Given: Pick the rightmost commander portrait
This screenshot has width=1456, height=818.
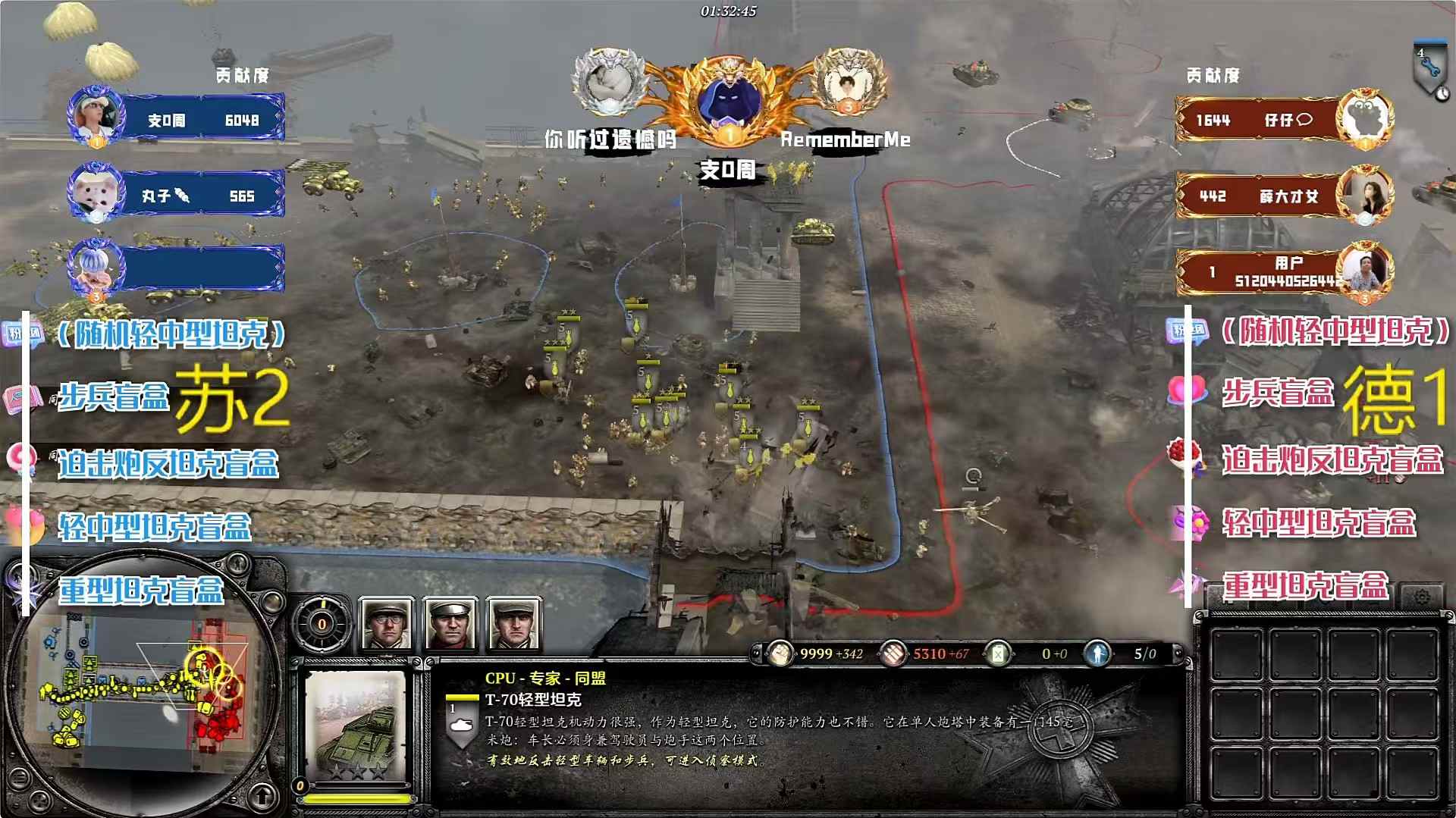Looking at the screenshot, I should [514, 624].
